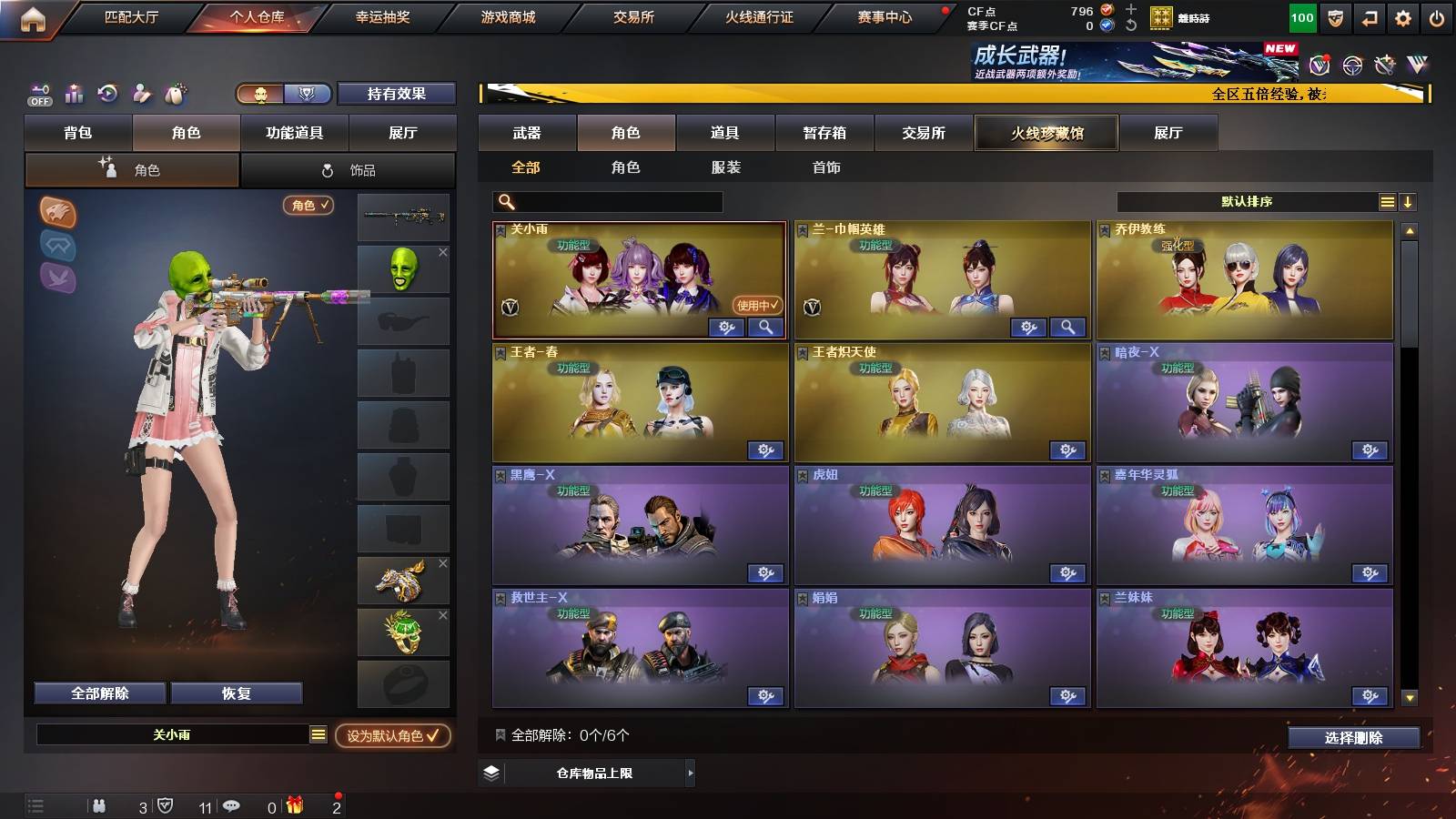Open the 幸运抽奖 menu item
Image resolution: width=1456 pixels, height=819 pixels.
pyautogui.click(x=384, y=15)
